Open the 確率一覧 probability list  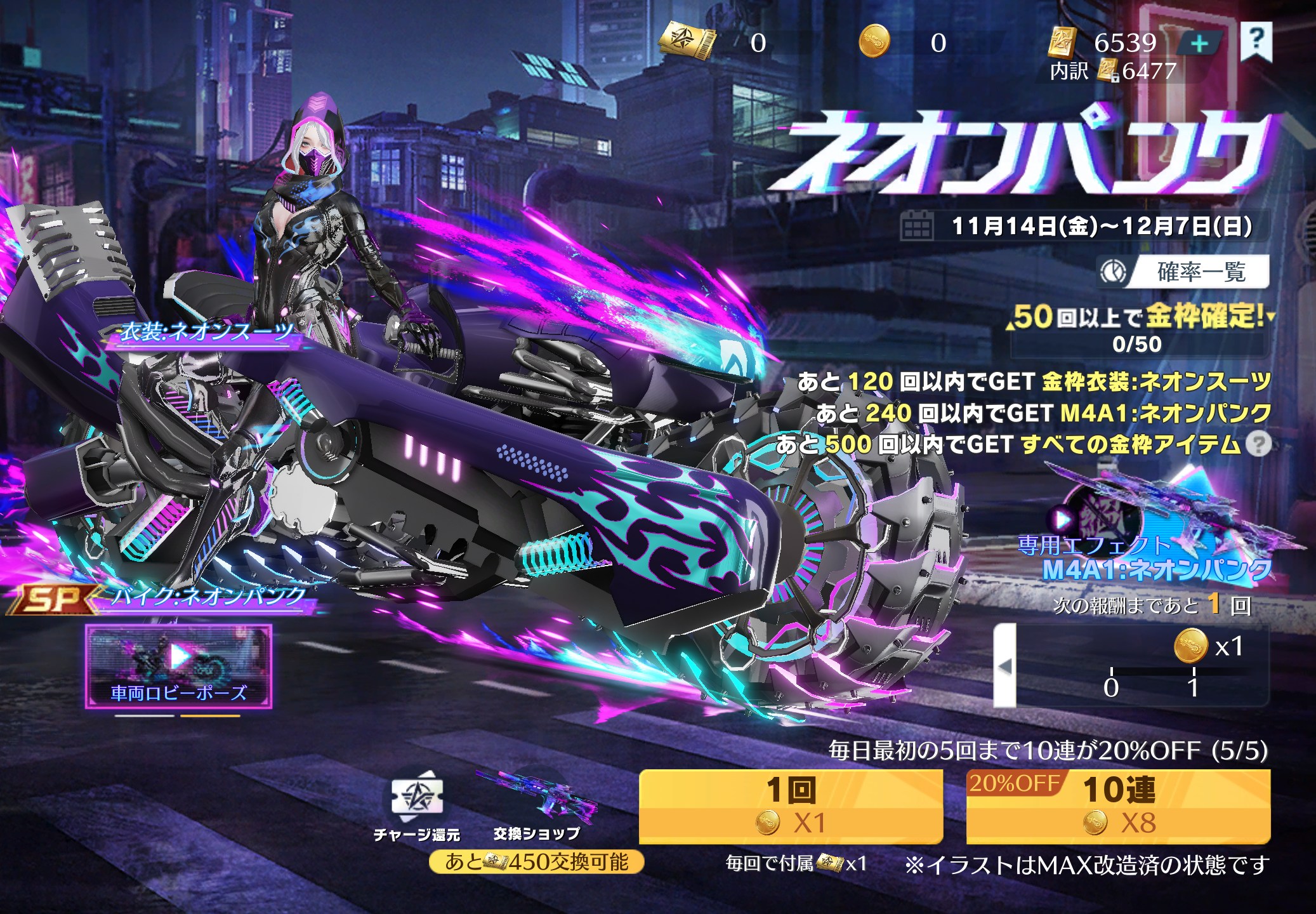pyautogui.click(x=1185, y=272)
